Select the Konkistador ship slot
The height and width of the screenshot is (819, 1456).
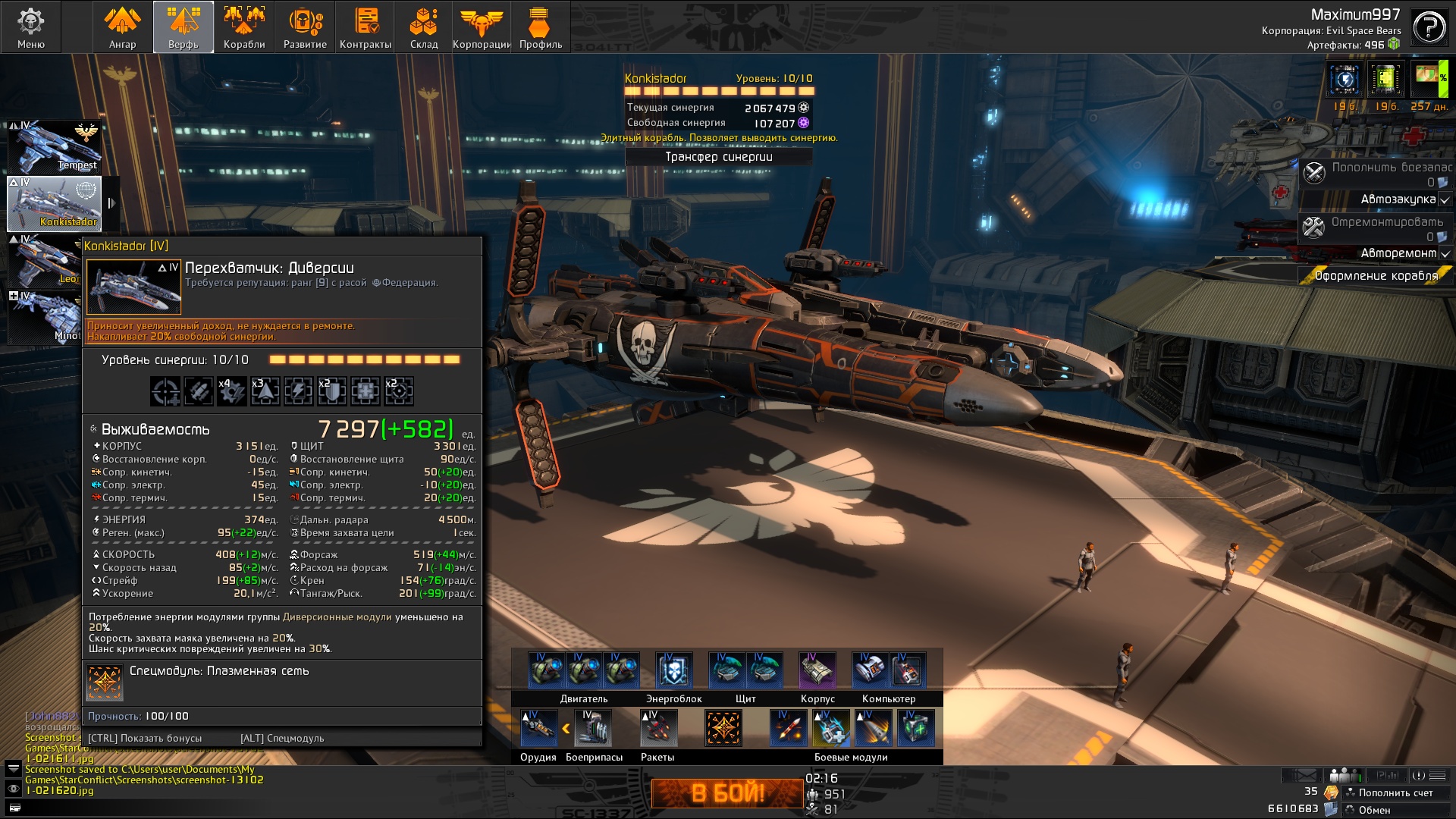point(55,203)
